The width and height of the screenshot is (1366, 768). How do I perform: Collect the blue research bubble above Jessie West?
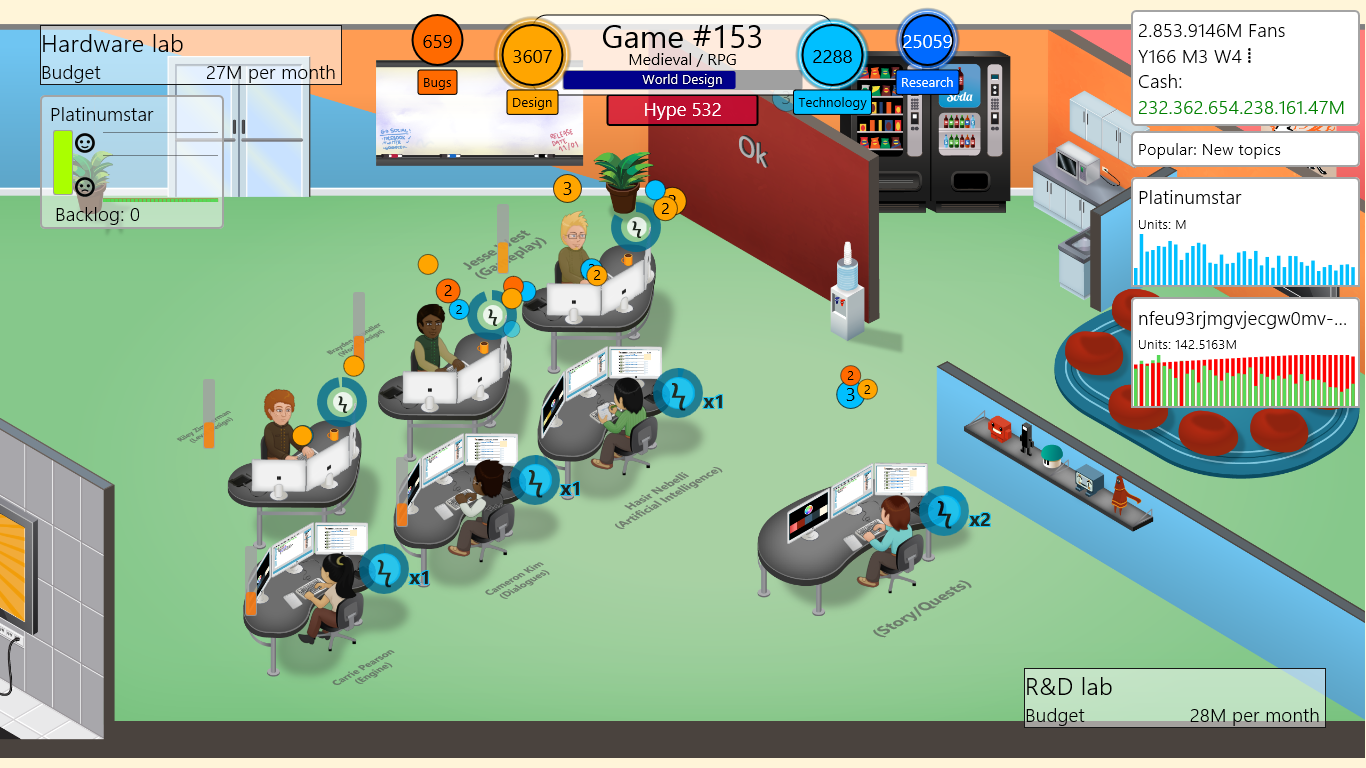(656, 191)
